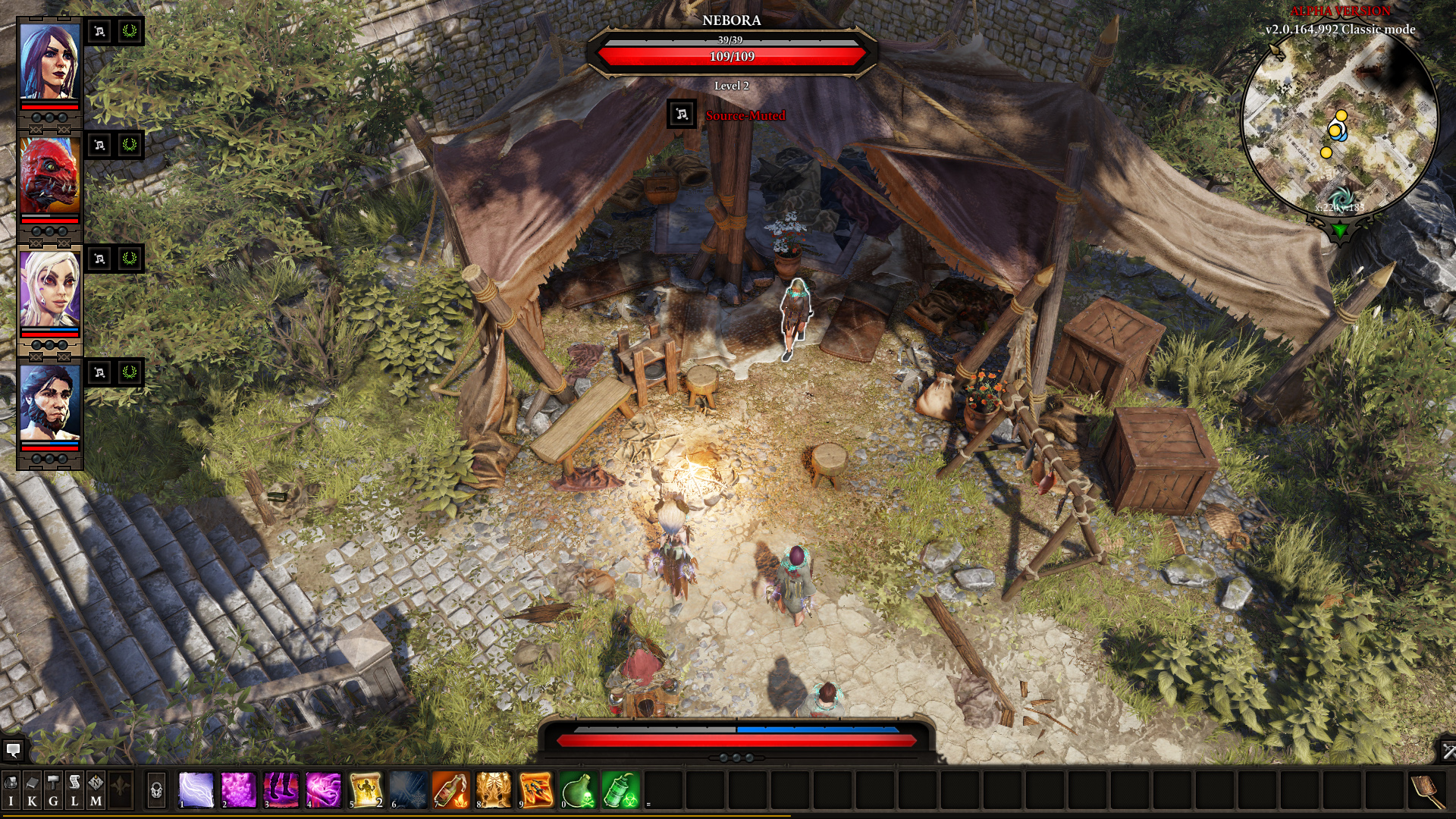The width and height of the screenshot is (1456, 819).
Task: Use the green poison flask item
Action: pyautogui.click(x=579, y=790)
